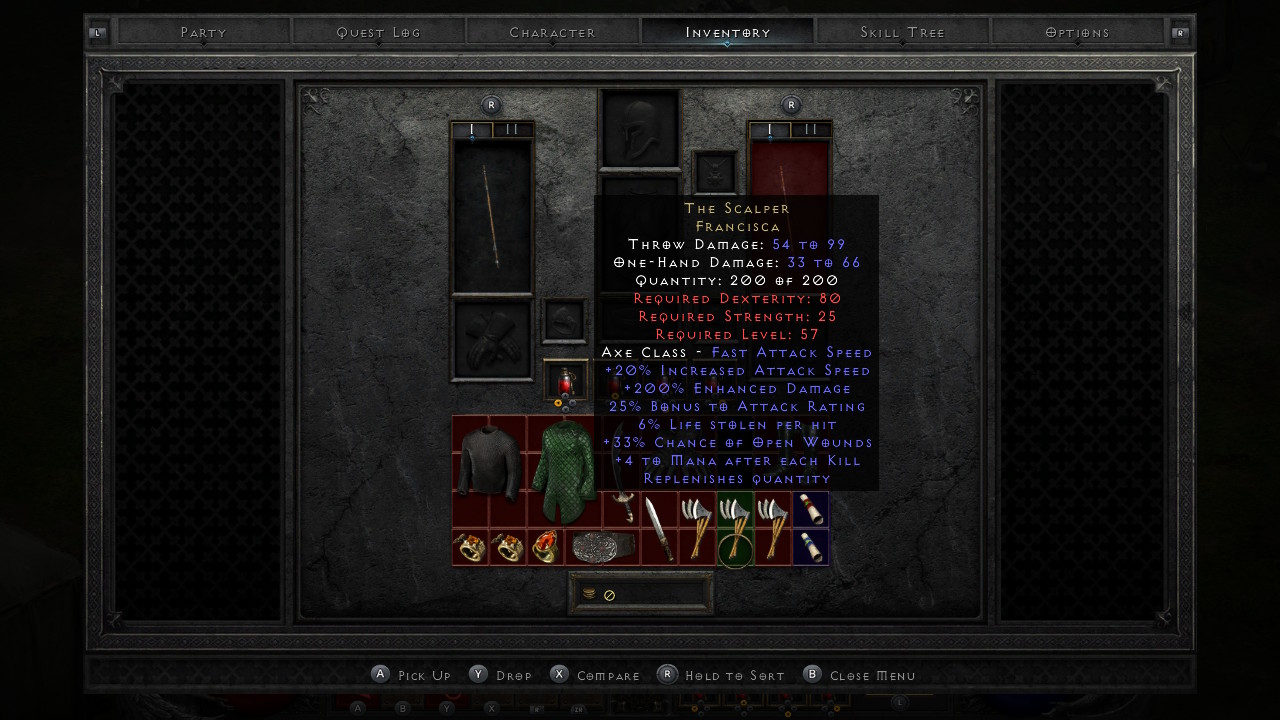Viewport: 1280px width, 720px height.
Task: Select the silver belt in the inventory
Action: (x=602, y=547)
